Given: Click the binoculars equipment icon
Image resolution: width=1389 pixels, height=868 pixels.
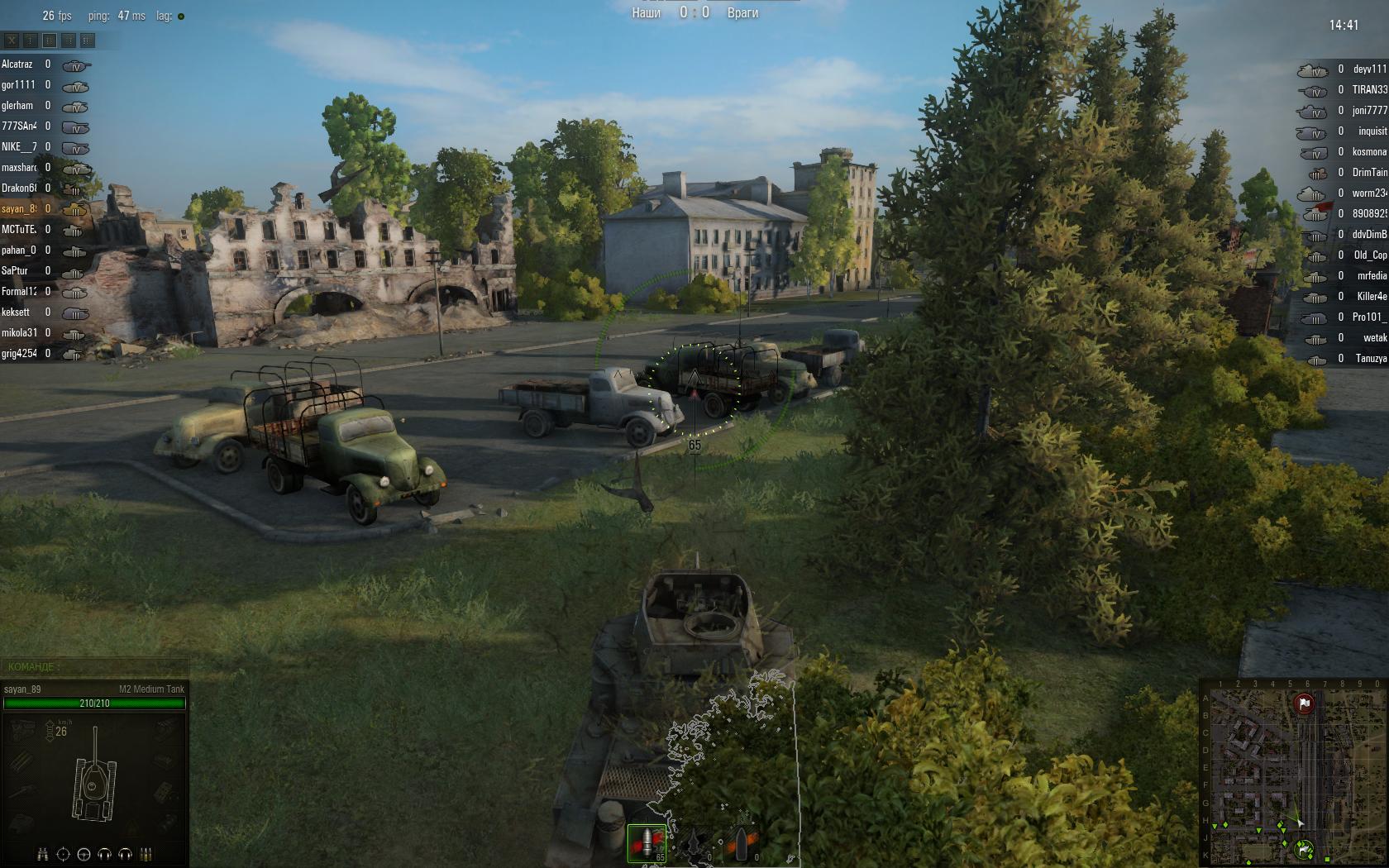Looking at the screenshot, I should point(43,854).
